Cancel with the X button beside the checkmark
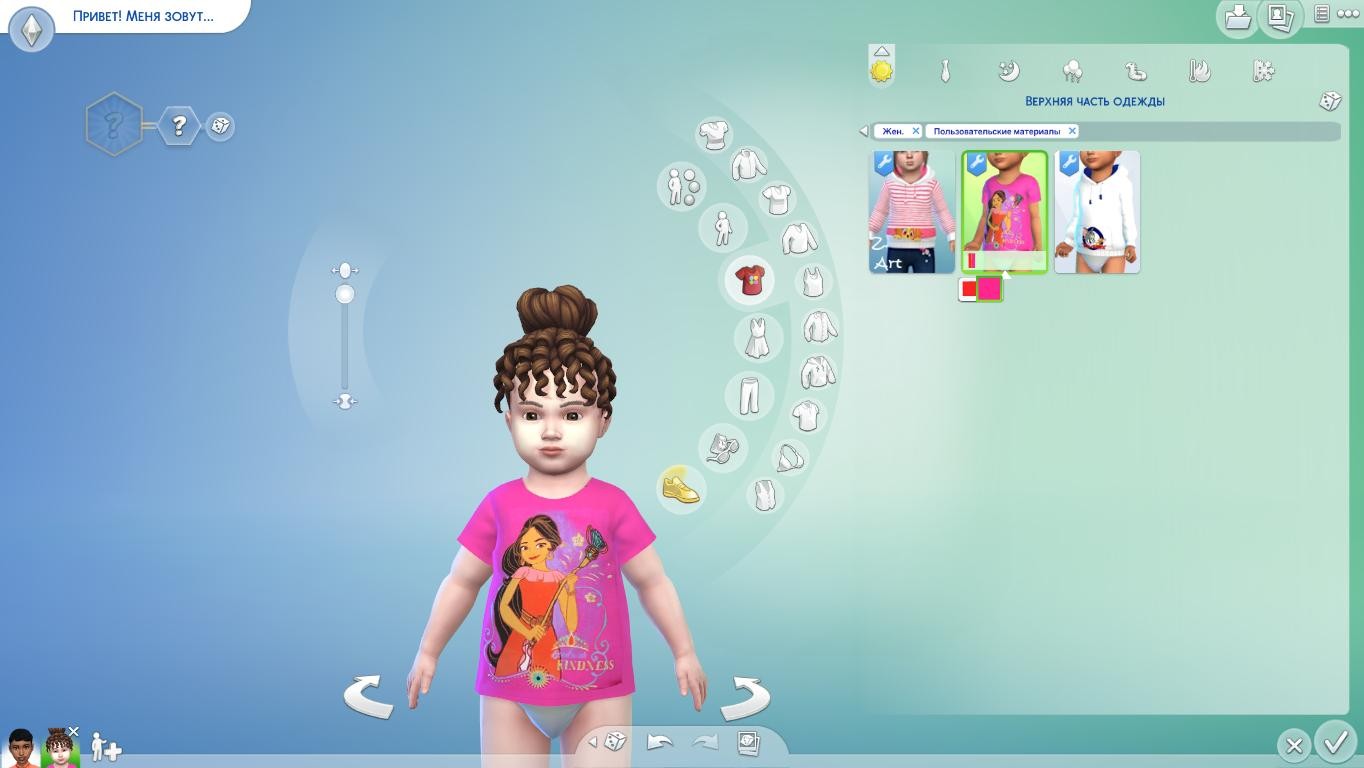 click(x=1294, y=745)
